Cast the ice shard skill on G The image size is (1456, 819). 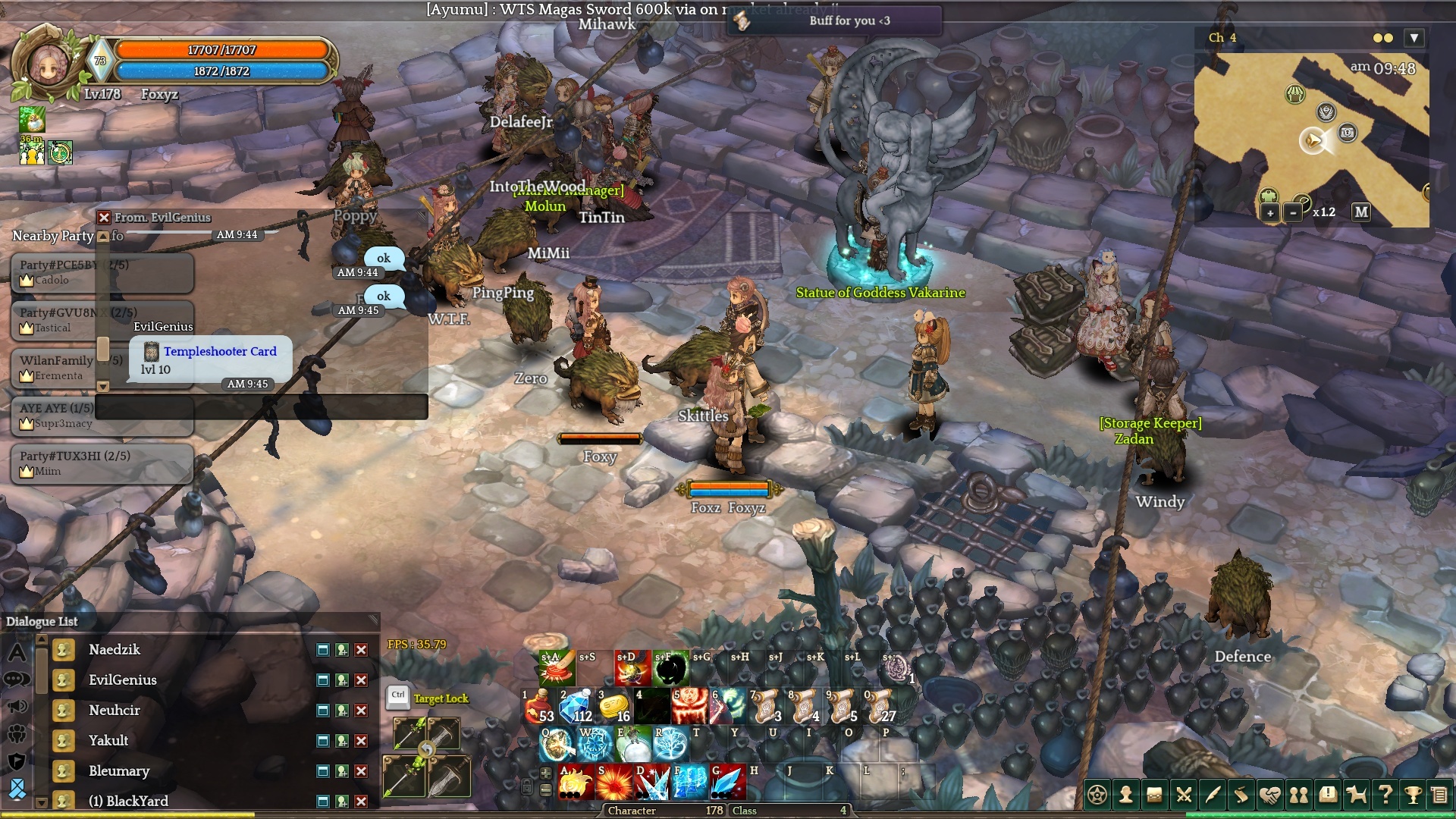[726, 783]
